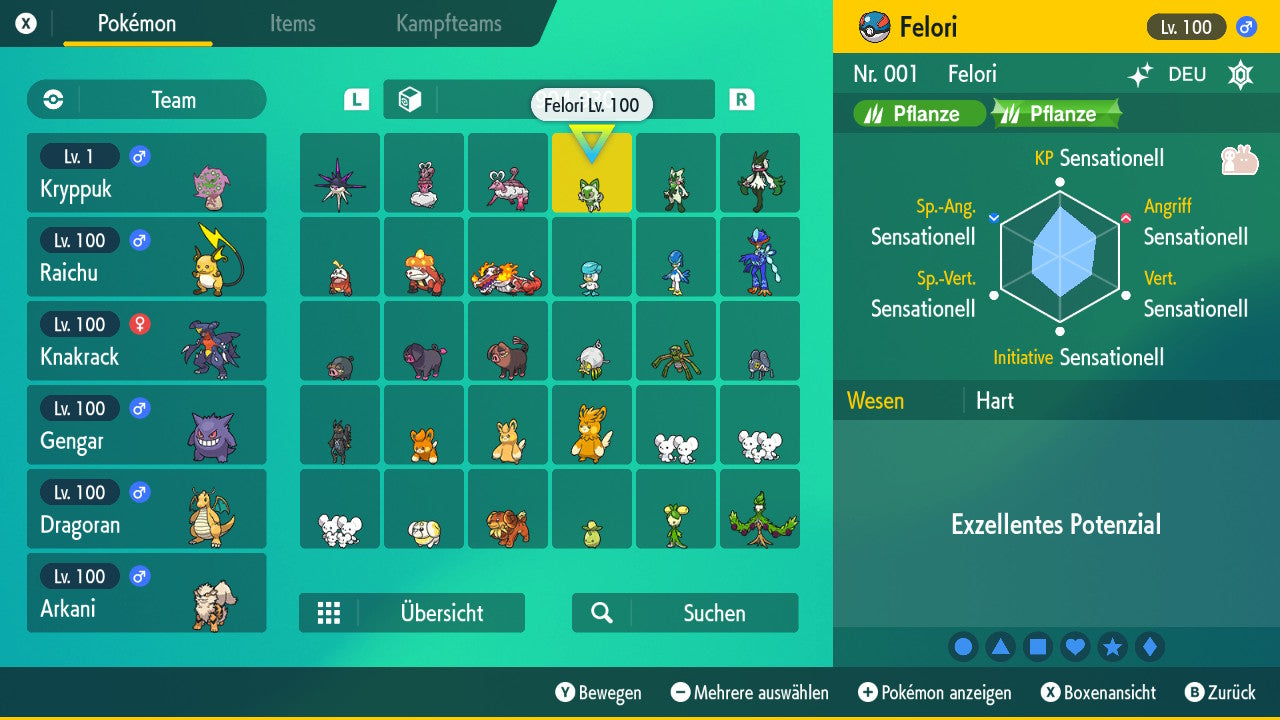Click Felori's male gender symbol
1280x720 pixels.
(1246, 27)
